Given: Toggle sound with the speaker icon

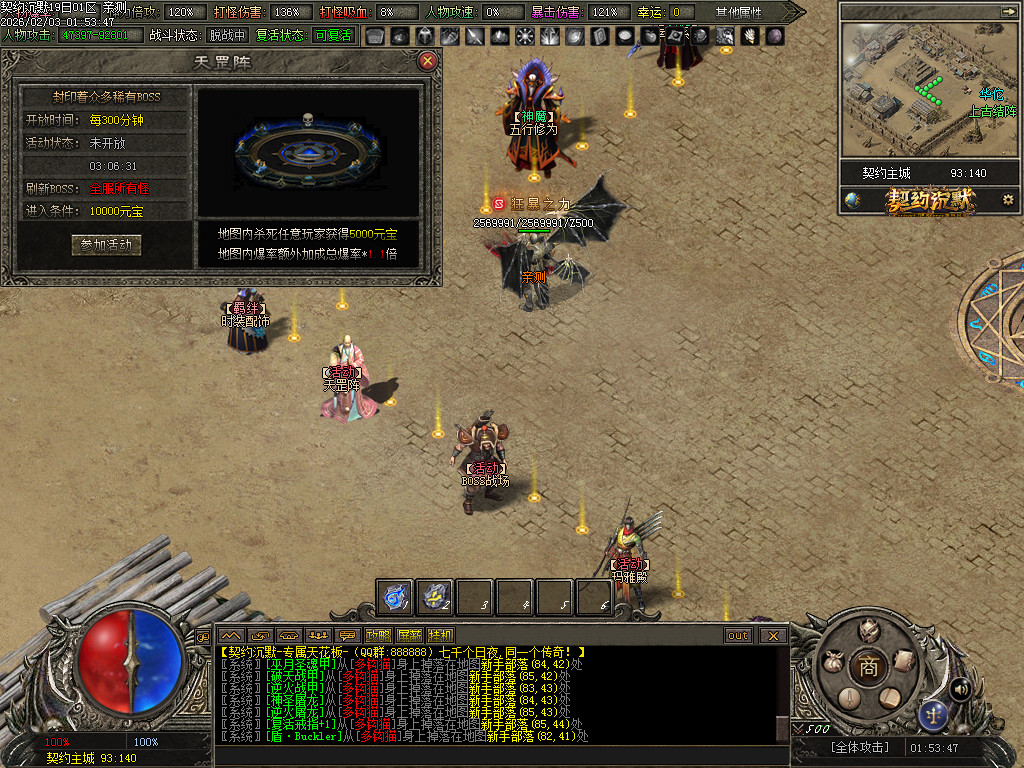Looking at the screenshot, I should (960, 688).
